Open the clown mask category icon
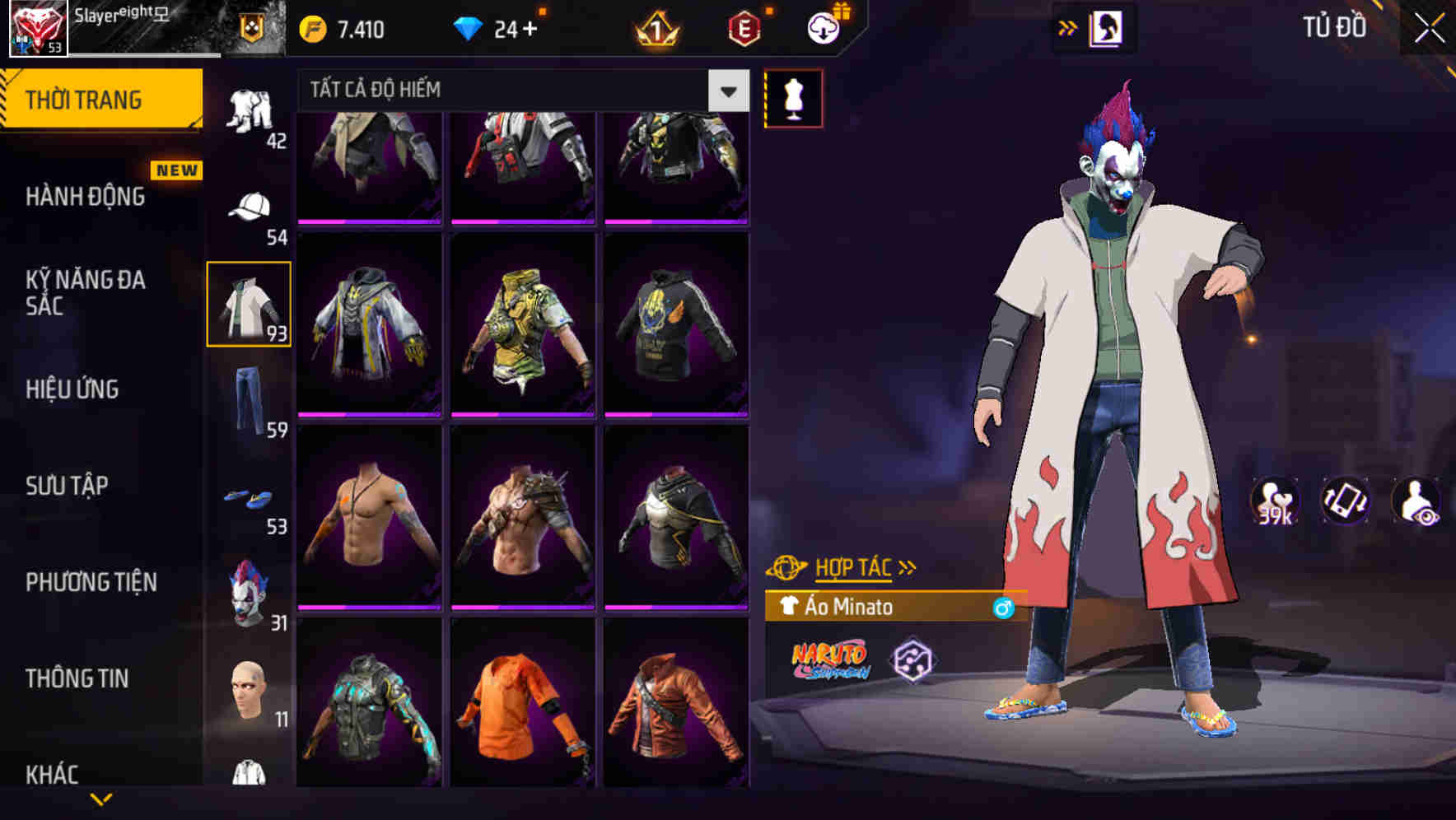 [x=251, y=591]
